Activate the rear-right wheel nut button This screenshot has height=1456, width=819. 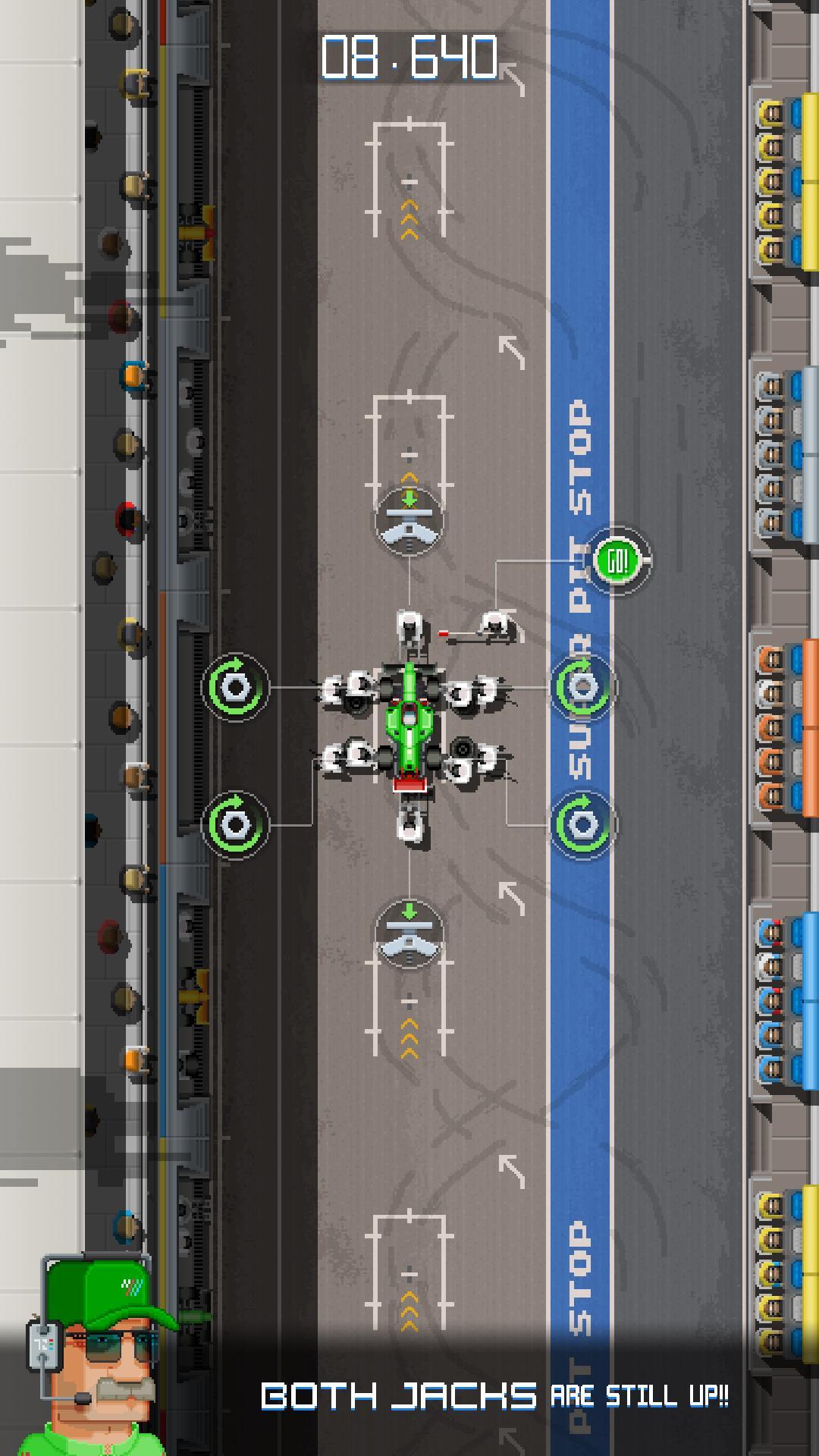583,824
